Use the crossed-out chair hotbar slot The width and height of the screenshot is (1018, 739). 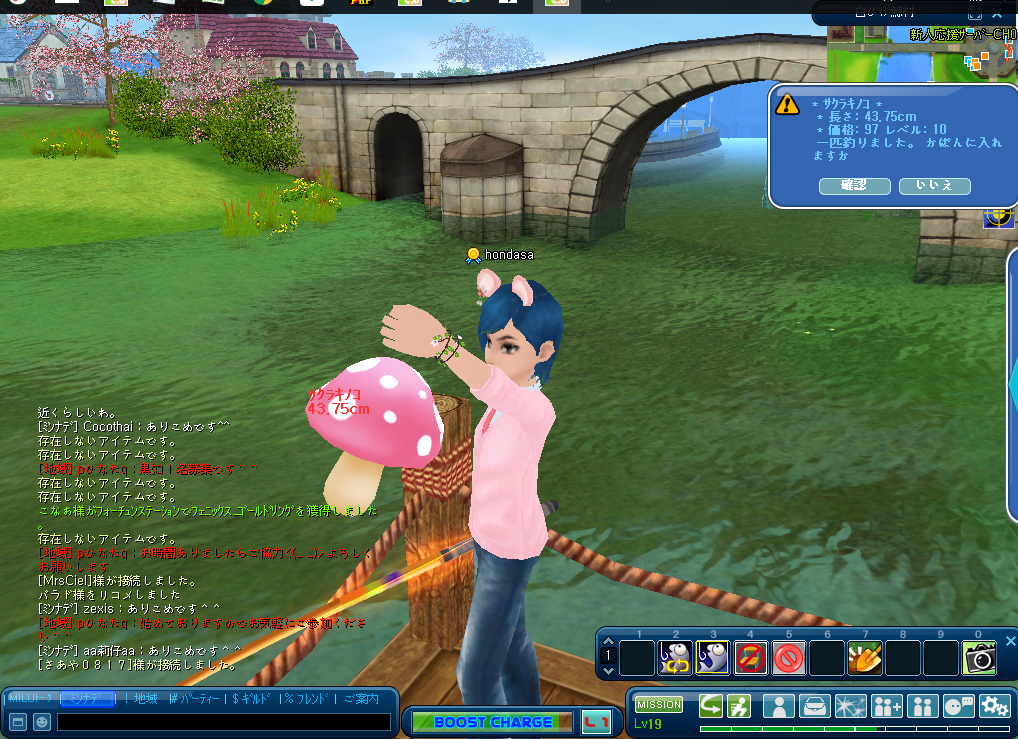point(751,658)
